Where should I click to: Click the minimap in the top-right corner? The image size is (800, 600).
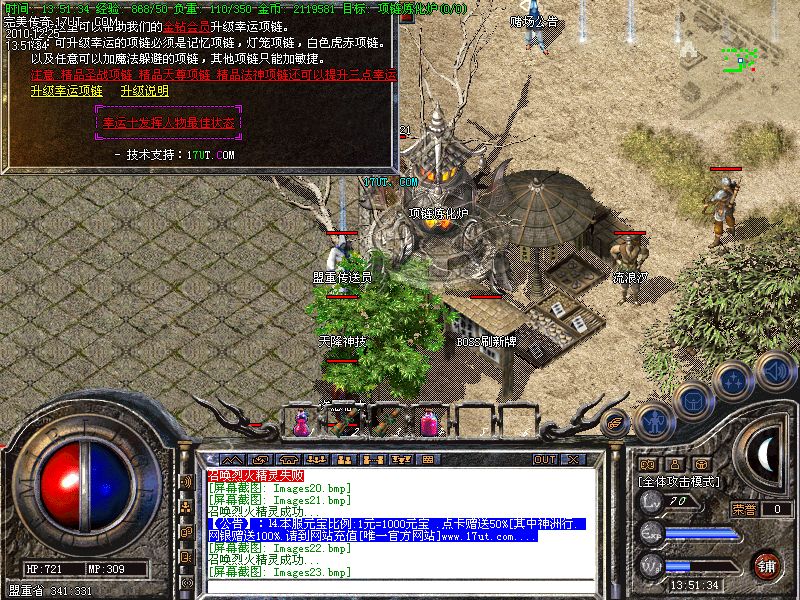(x=740, y=60)
